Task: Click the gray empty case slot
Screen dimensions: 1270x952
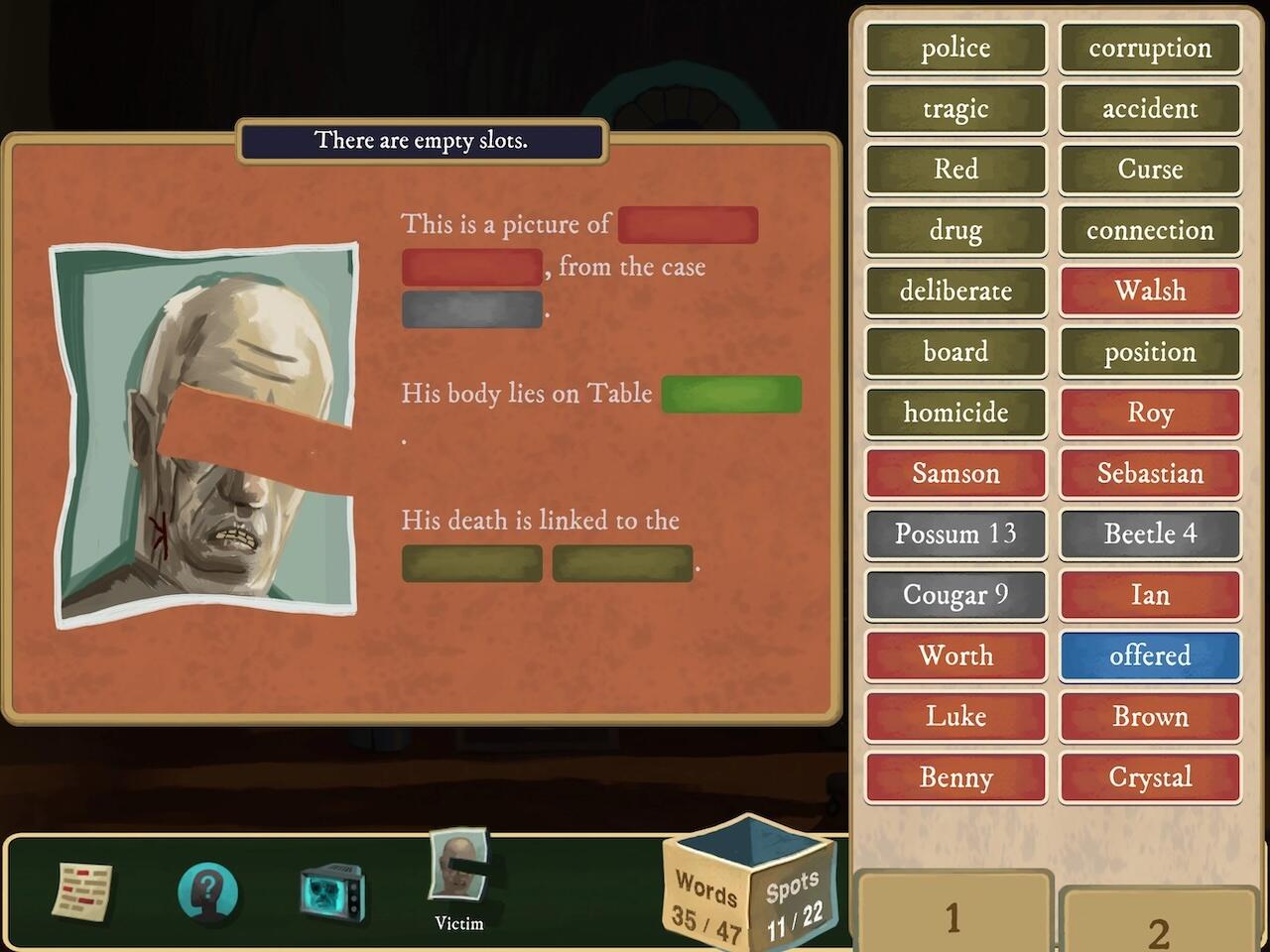Action: point(472,309)
